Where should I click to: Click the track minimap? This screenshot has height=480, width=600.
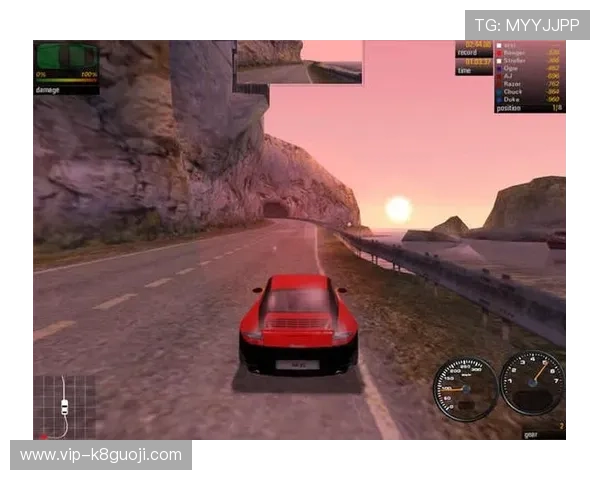point(64,406)
